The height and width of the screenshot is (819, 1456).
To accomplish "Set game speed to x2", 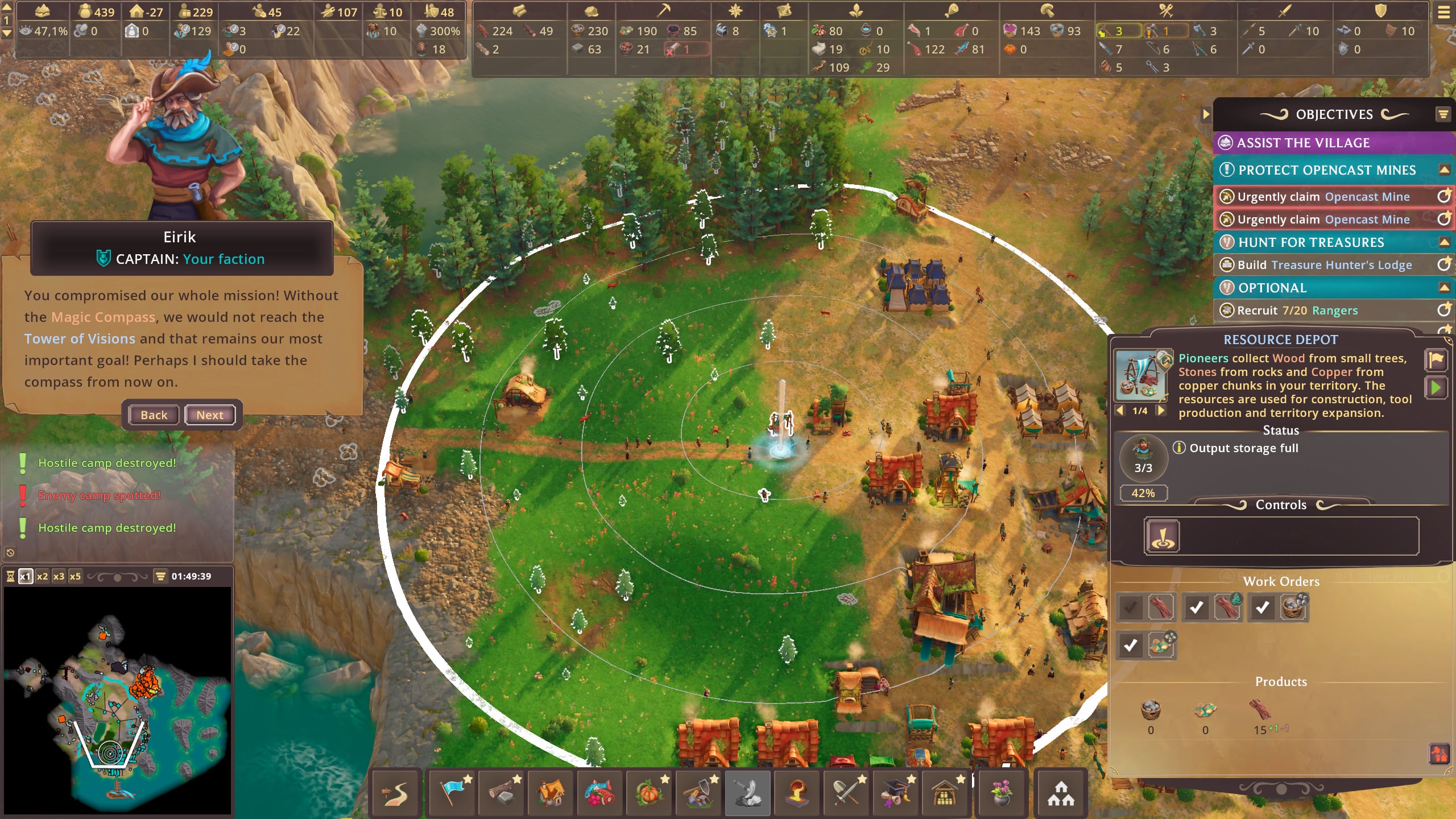I will click(42, 576).
